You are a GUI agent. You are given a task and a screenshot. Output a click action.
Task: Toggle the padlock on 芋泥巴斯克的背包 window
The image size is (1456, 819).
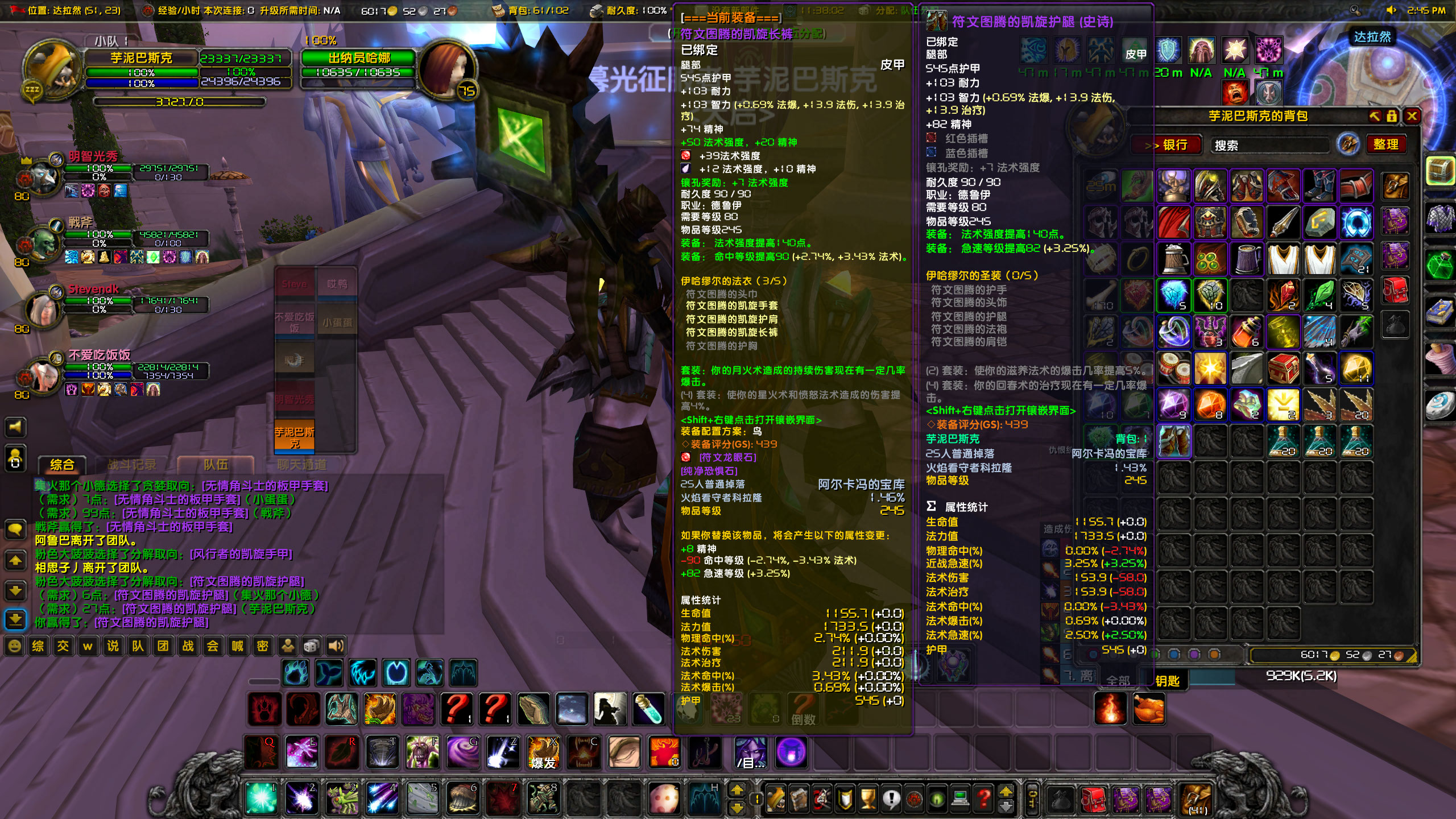[1391, 117]
